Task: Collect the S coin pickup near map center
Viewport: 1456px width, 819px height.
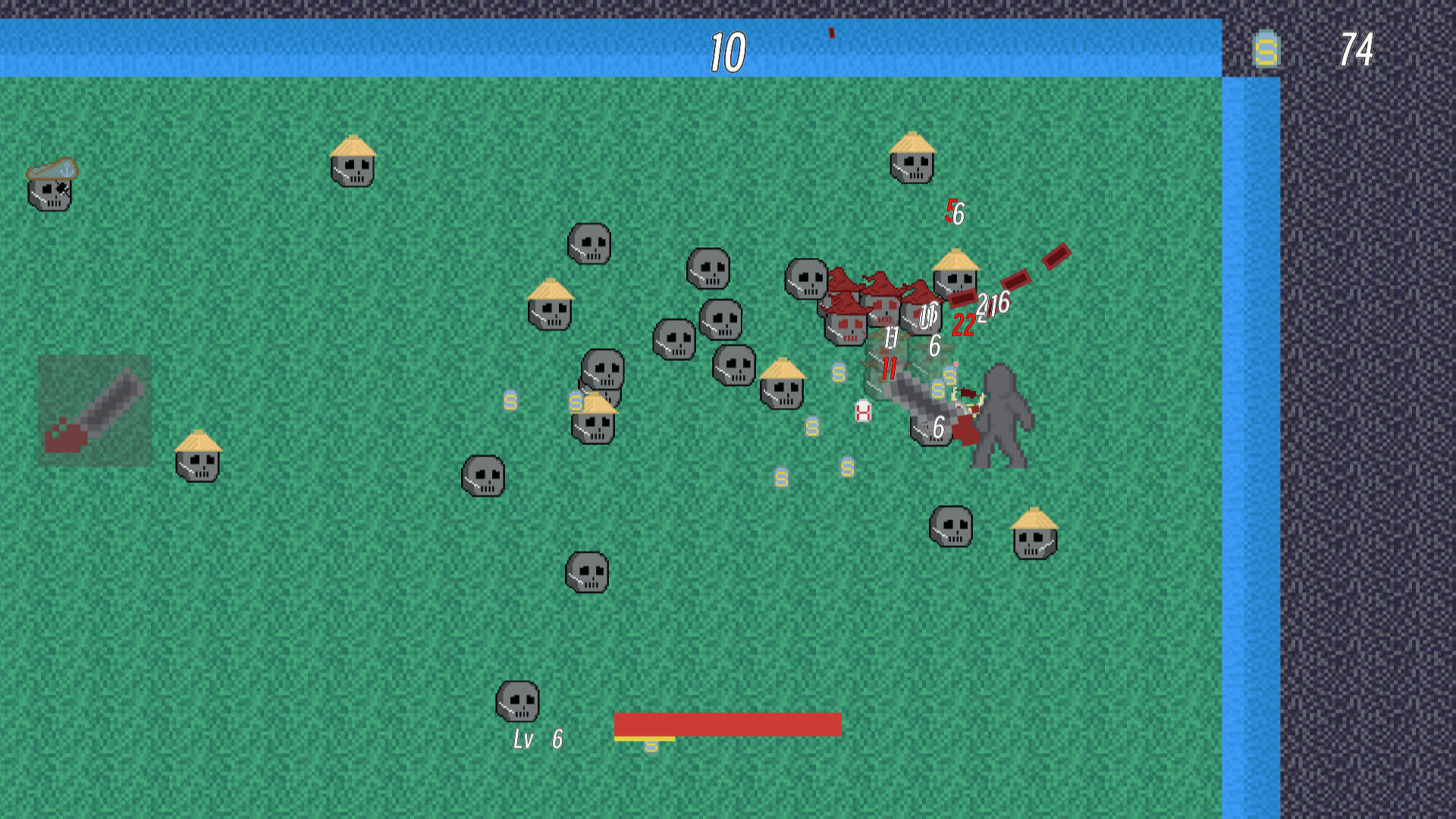Action: click(x=813, y=426)
